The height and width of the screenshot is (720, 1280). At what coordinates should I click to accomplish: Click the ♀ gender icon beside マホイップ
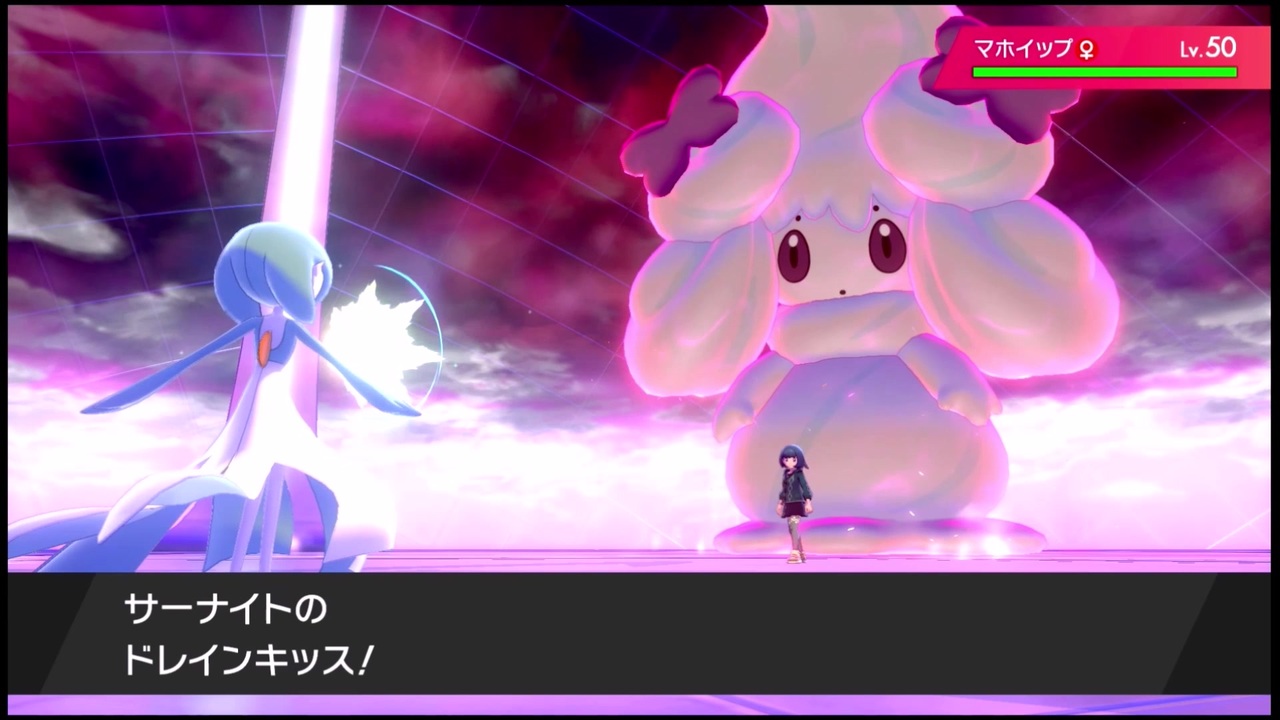pos(1086,50)
